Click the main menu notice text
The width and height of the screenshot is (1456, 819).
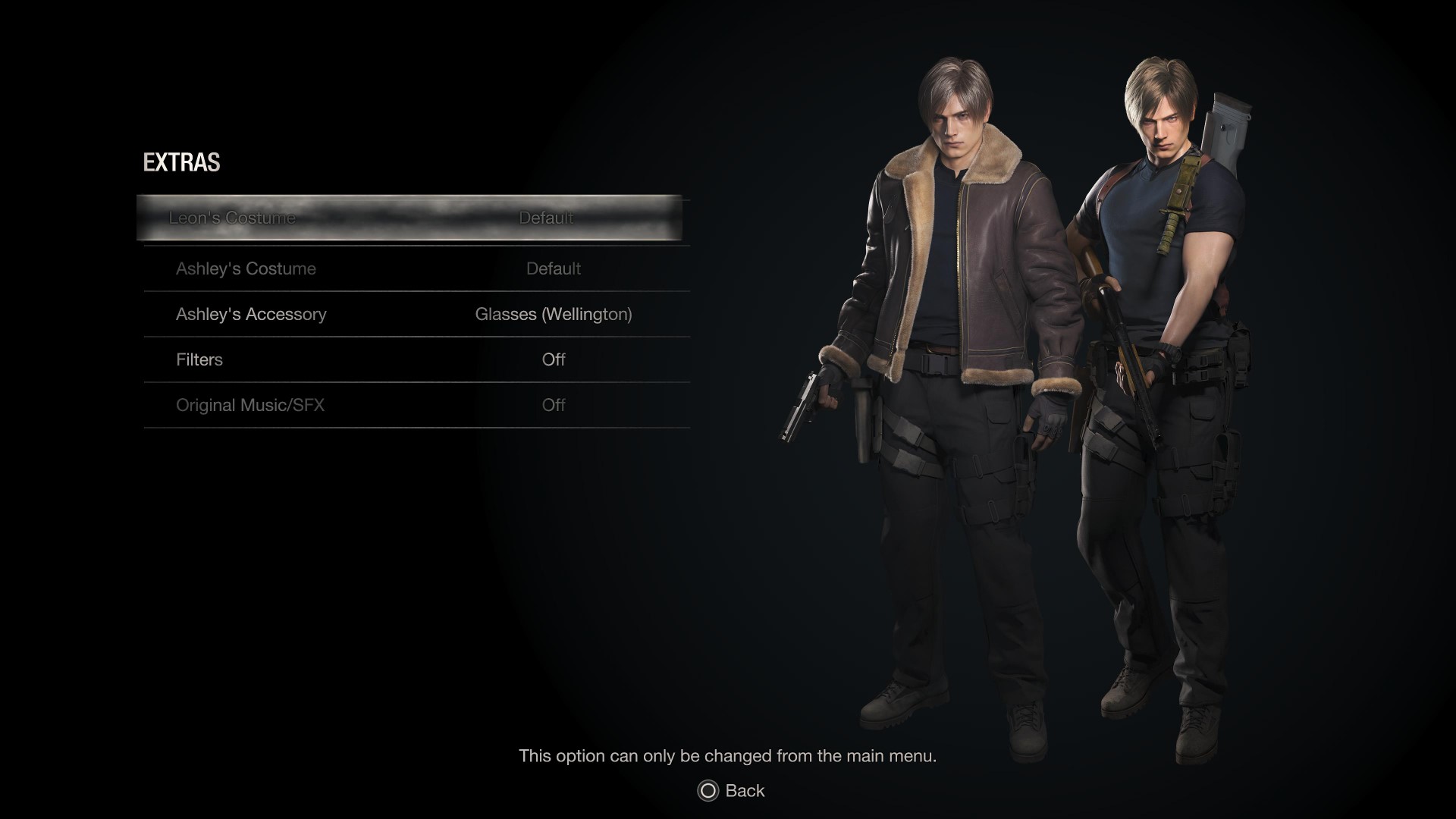[728, 755]
